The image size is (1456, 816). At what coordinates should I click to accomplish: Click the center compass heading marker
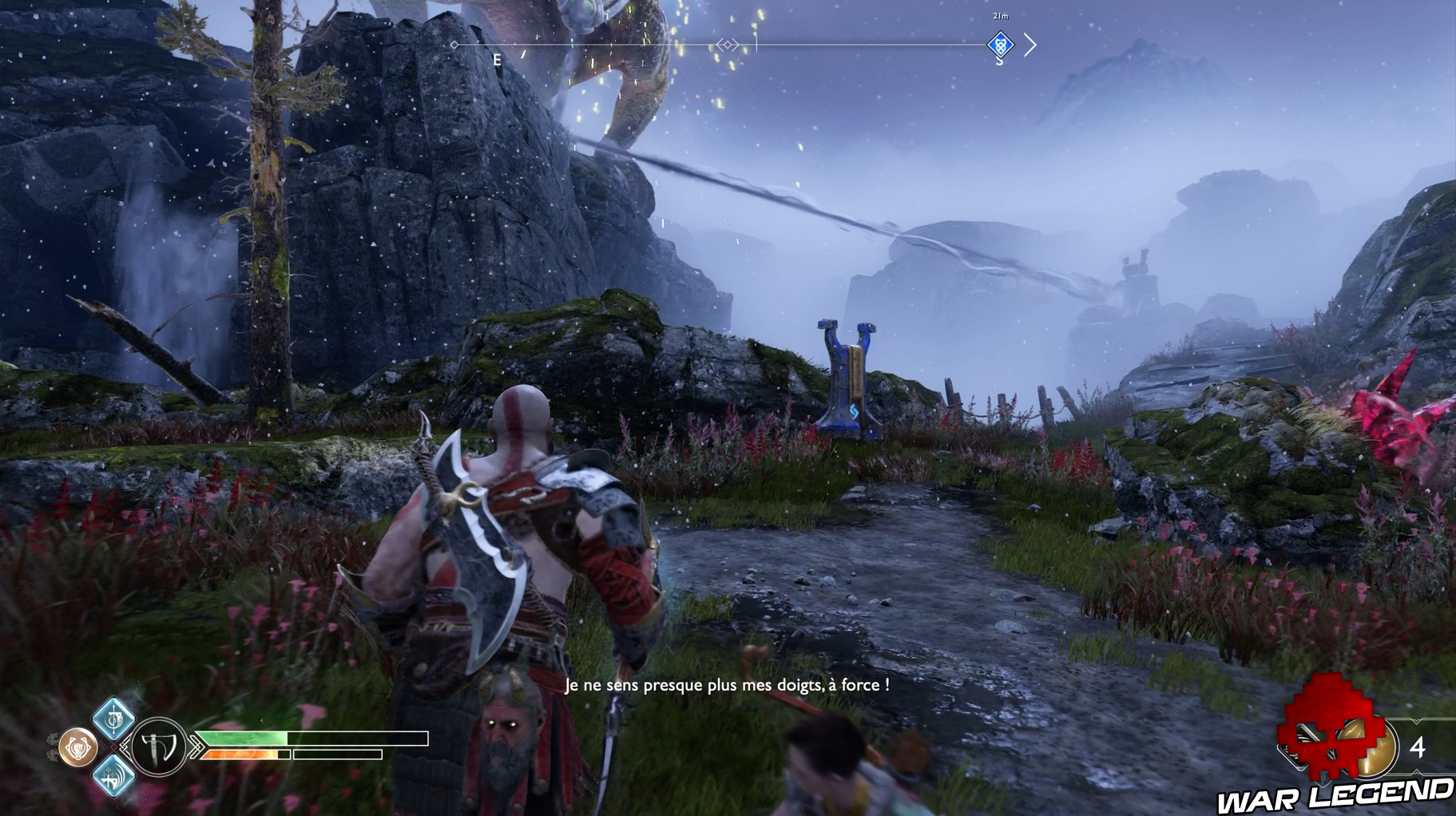(x=727, y=45)
